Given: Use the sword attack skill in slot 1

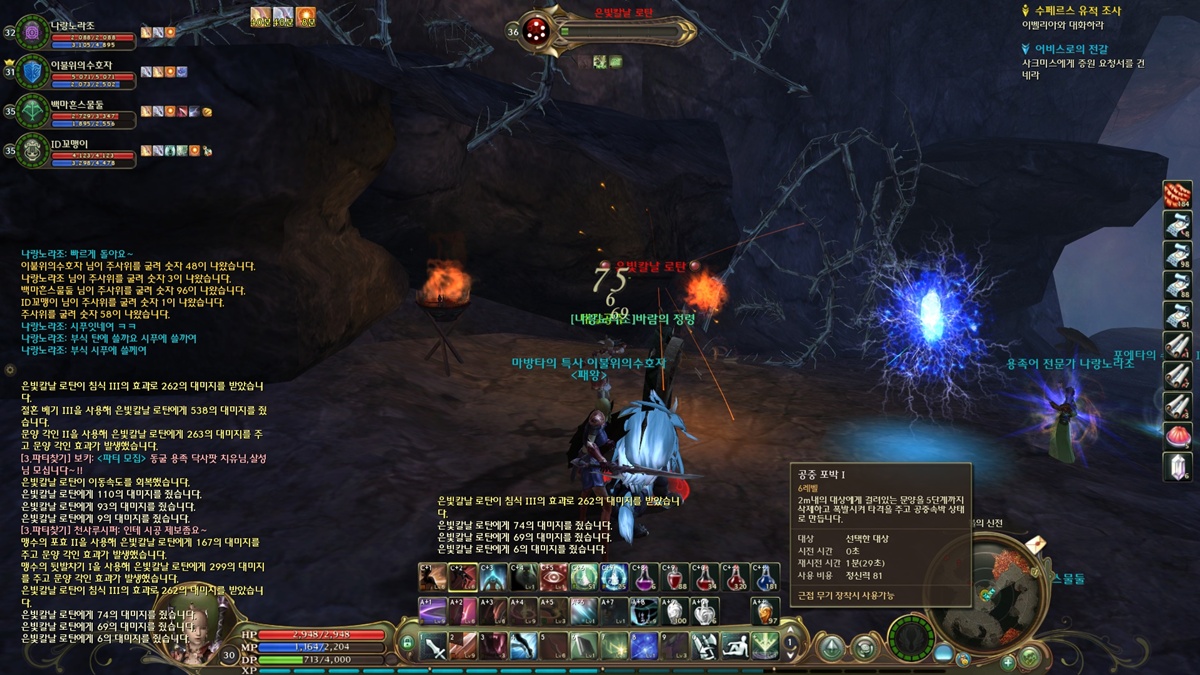Looking at the screenshot, I should pyautogui.click(x=435, y=647).
